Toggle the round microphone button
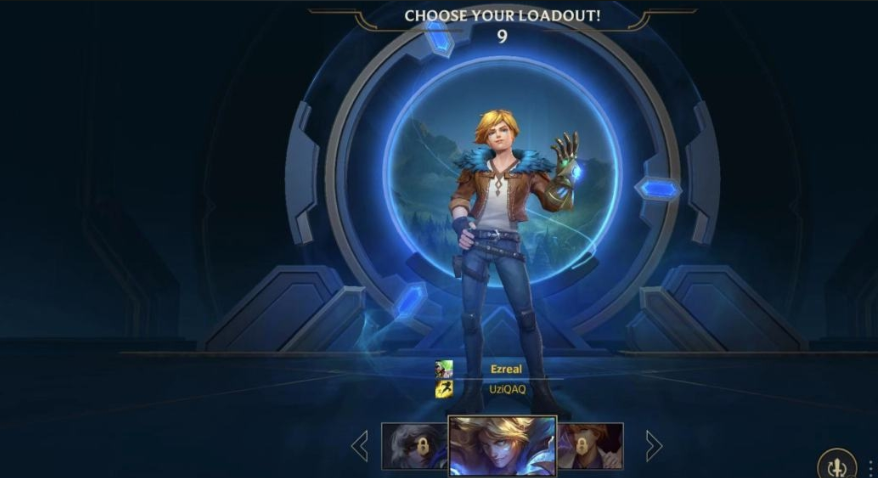 coord(836,465)
